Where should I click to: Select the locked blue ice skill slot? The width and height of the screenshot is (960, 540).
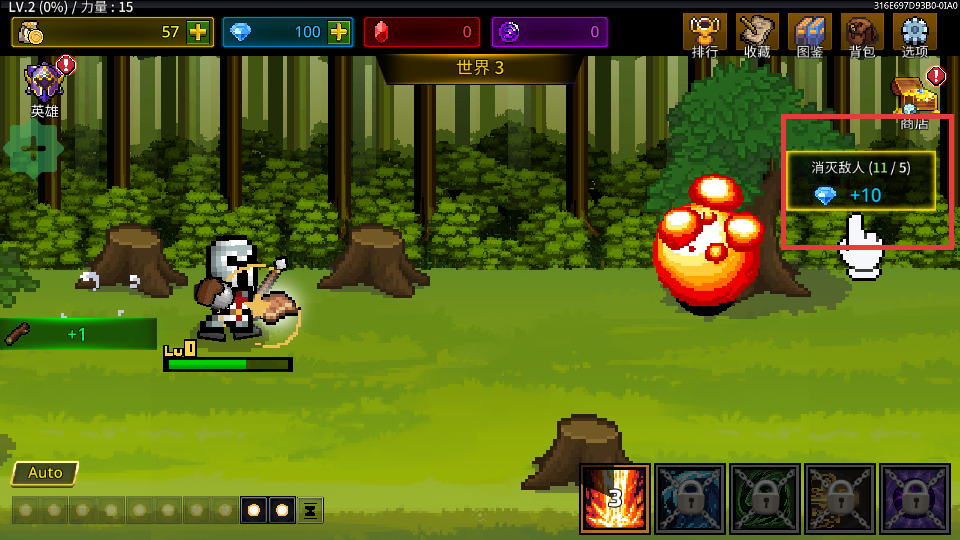[x=690, y=498]
